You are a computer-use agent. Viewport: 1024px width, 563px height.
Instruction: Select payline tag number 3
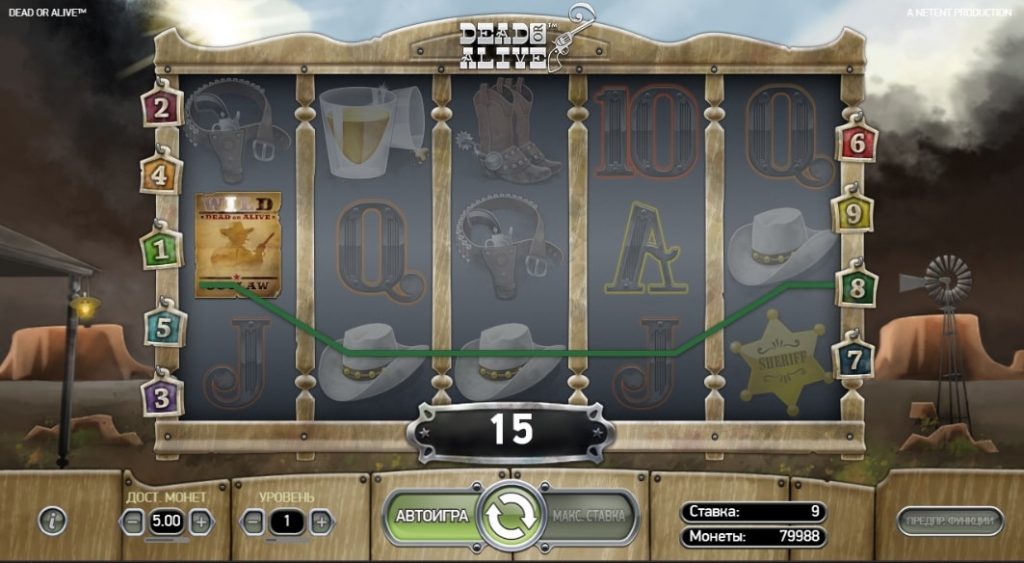[x=163, y=395]
